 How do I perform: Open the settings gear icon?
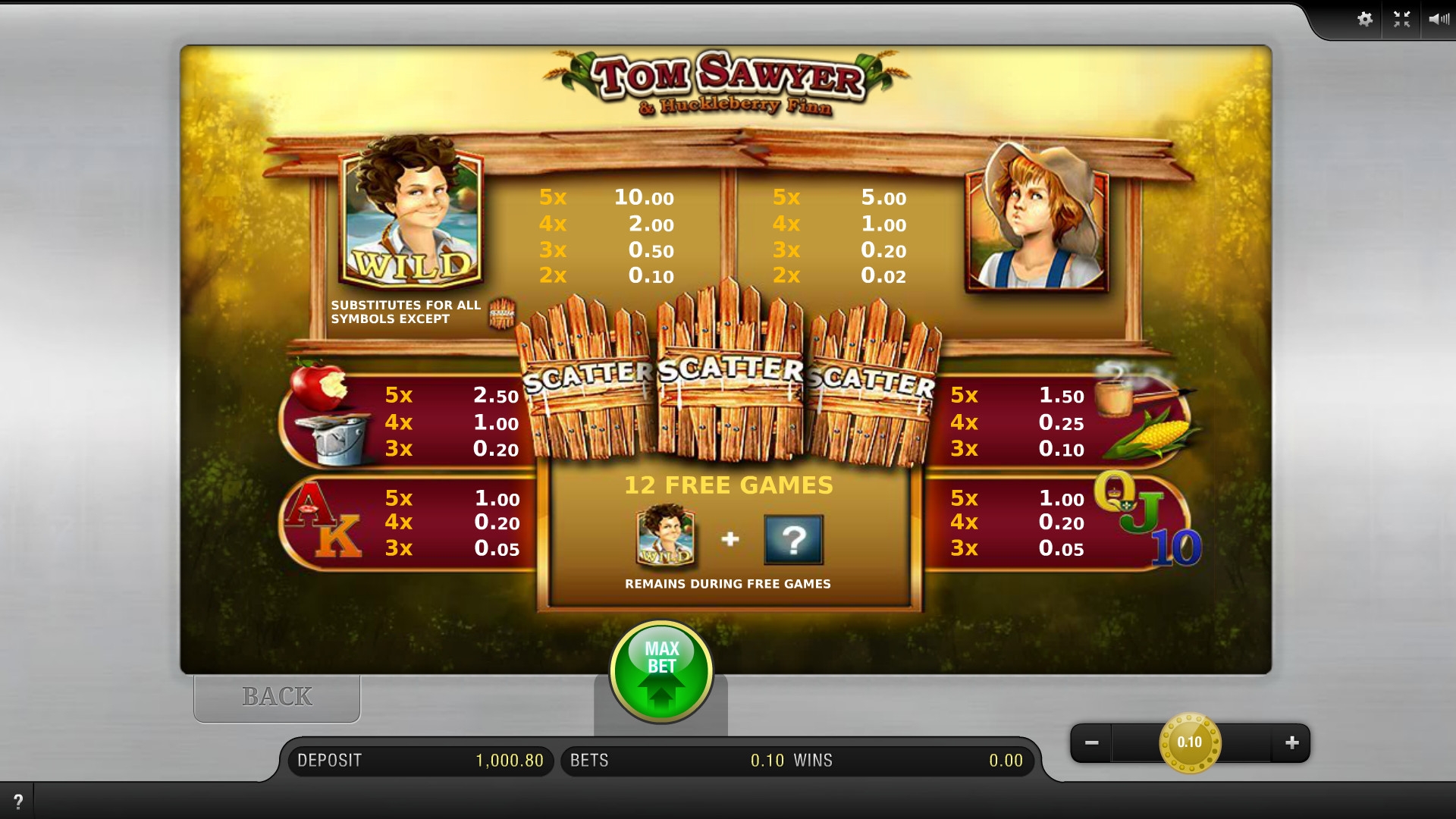pos(1365,20)
